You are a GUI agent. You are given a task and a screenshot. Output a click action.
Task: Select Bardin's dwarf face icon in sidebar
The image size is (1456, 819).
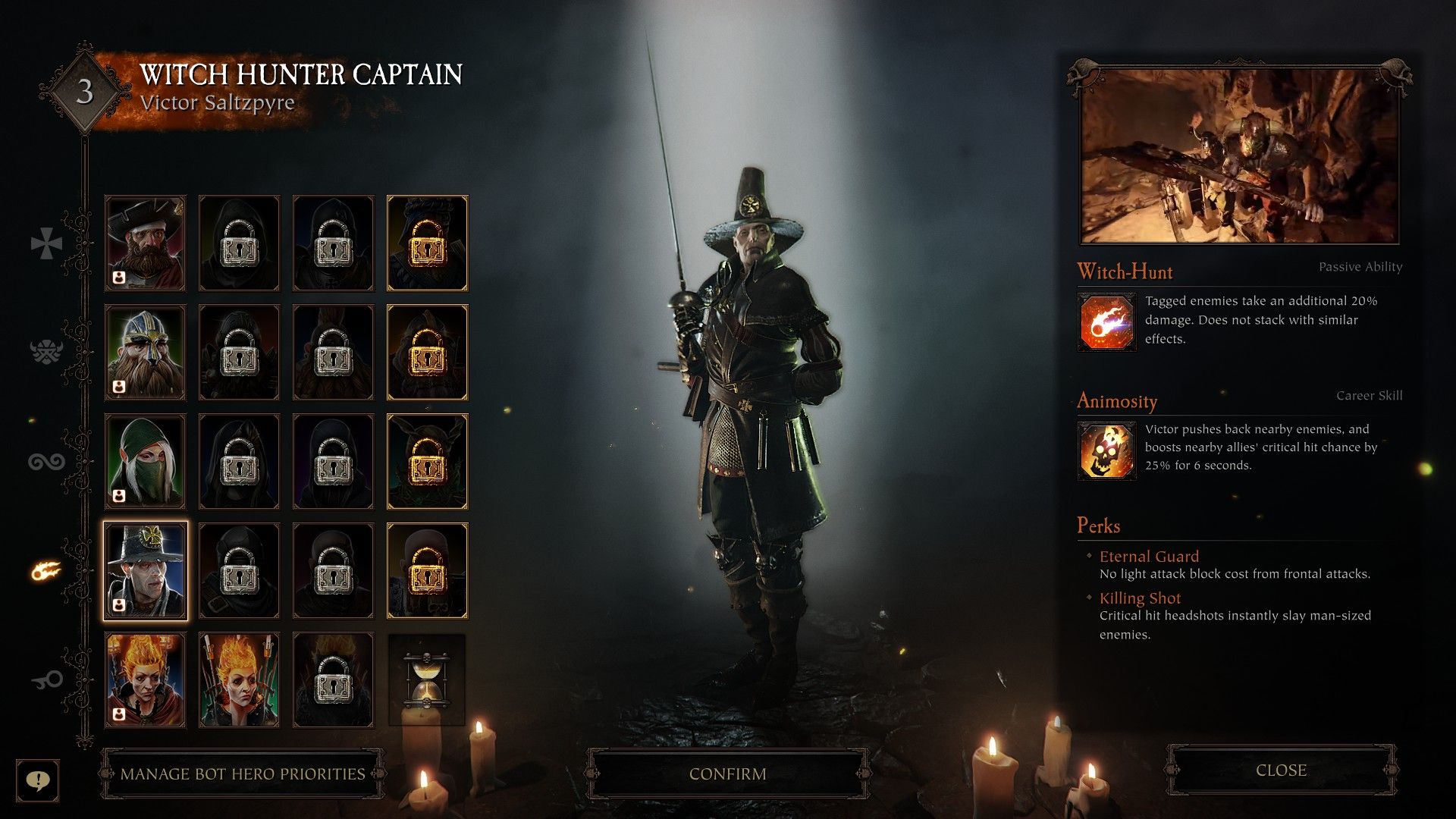(x=47, y=350)
